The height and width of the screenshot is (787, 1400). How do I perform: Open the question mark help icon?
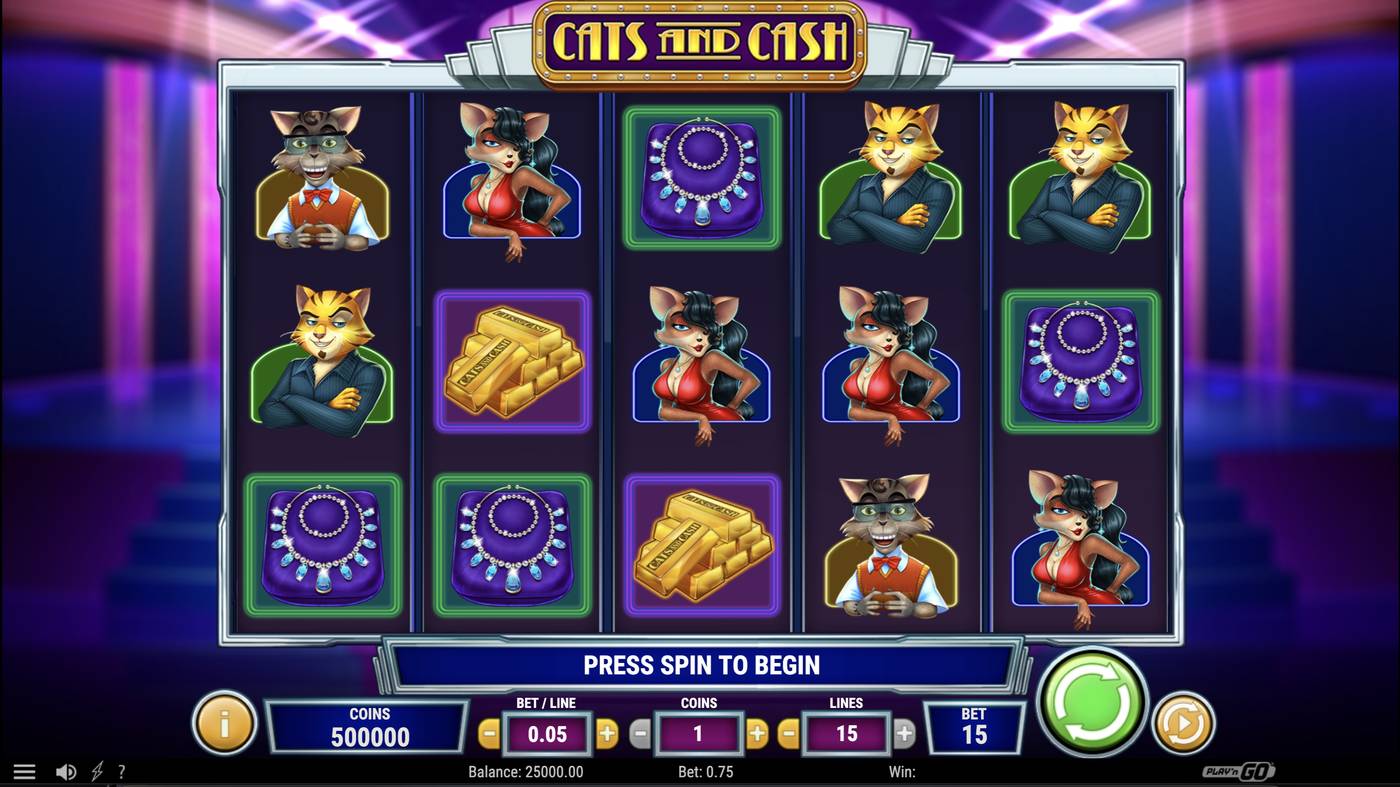coord(122,771)
